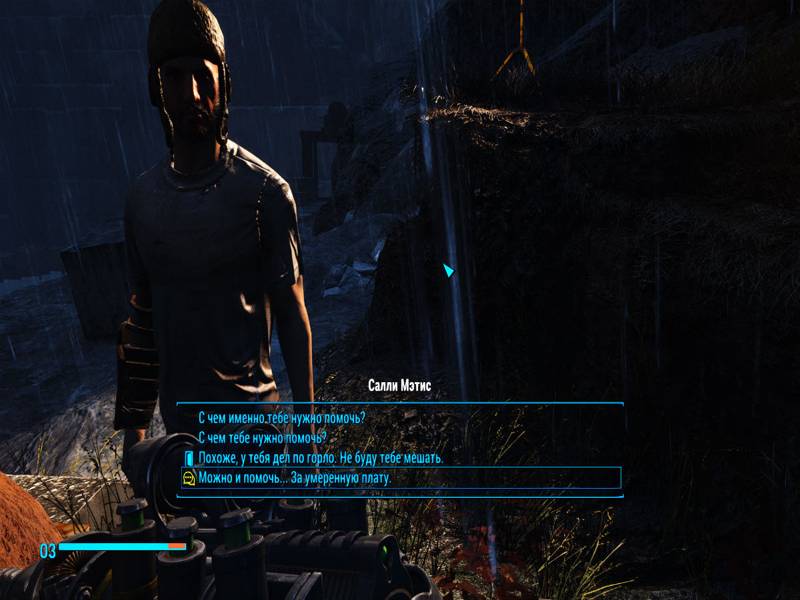Choose reply "С чем именно тебе нужно помочь?"

point(282,418)
